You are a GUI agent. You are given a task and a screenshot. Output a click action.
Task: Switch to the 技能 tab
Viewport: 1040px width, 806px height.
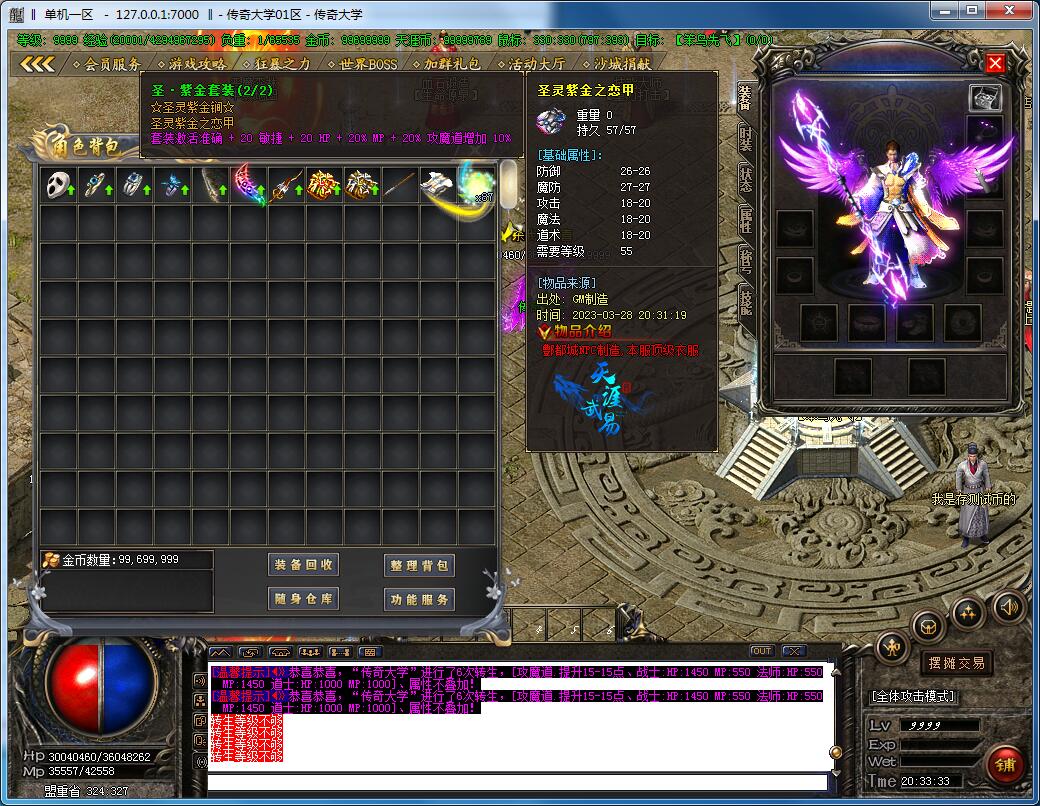pyautogui.click(x=746, y=298)
